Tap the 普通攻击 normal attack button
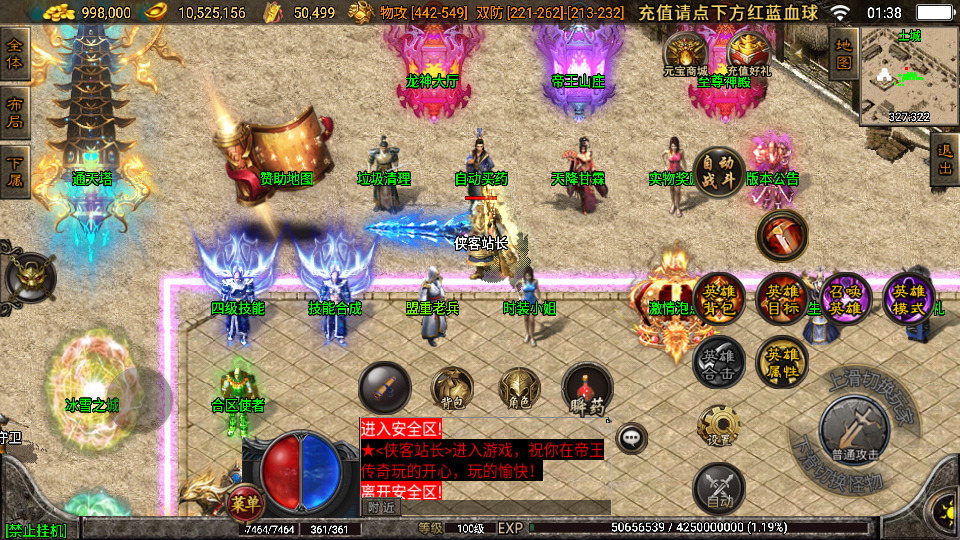The width and height of the screenshot is (960, 540). (854, 430)
